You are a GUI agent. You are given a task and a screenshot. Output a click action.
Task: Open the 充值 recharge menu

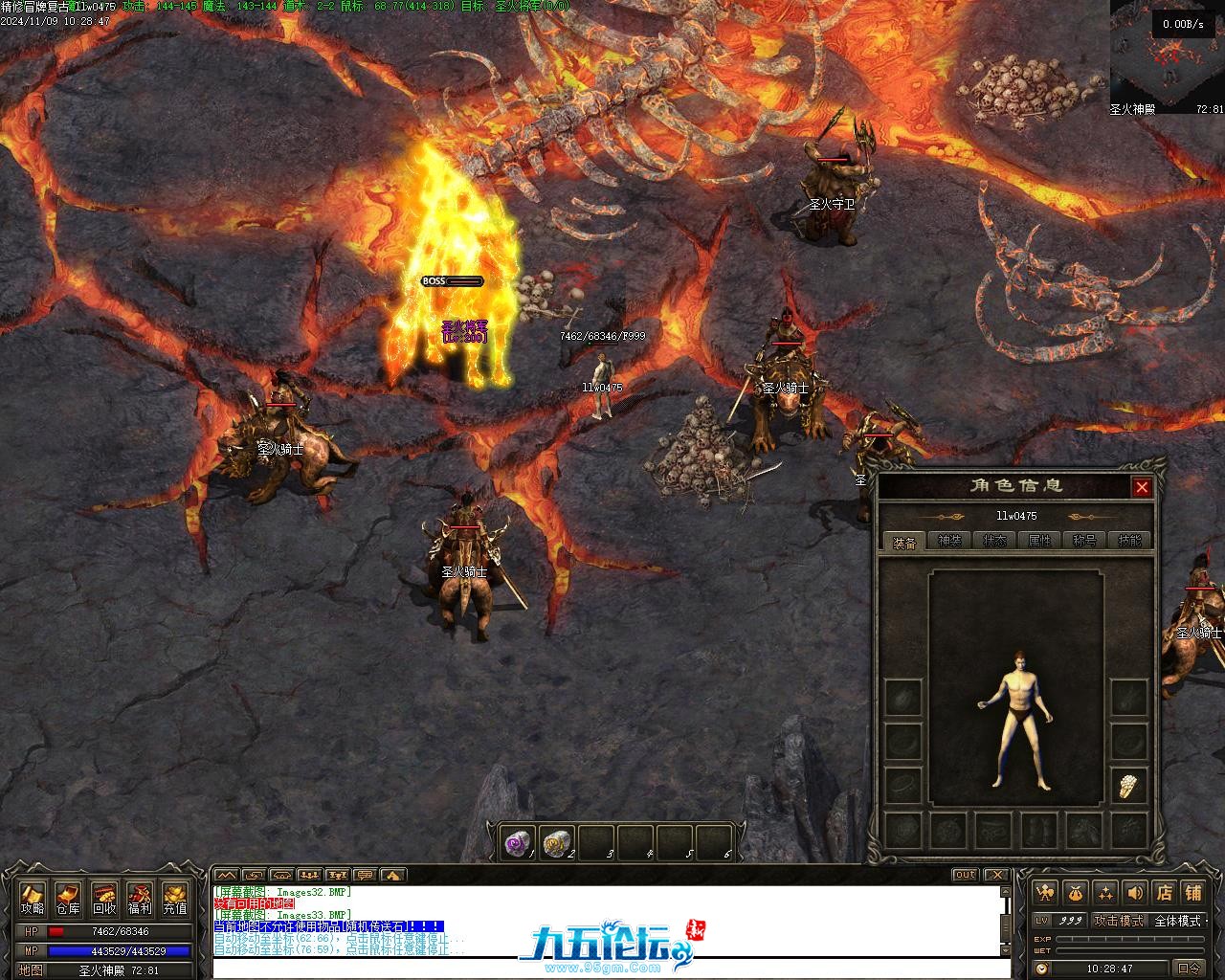(174, 899)
